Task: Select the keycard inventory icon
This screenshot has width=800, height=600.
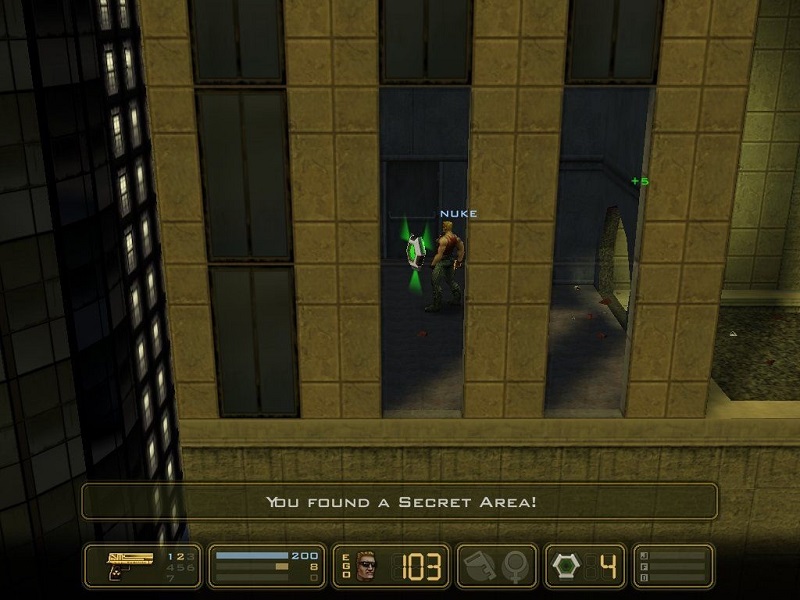Action: (477, 567)
